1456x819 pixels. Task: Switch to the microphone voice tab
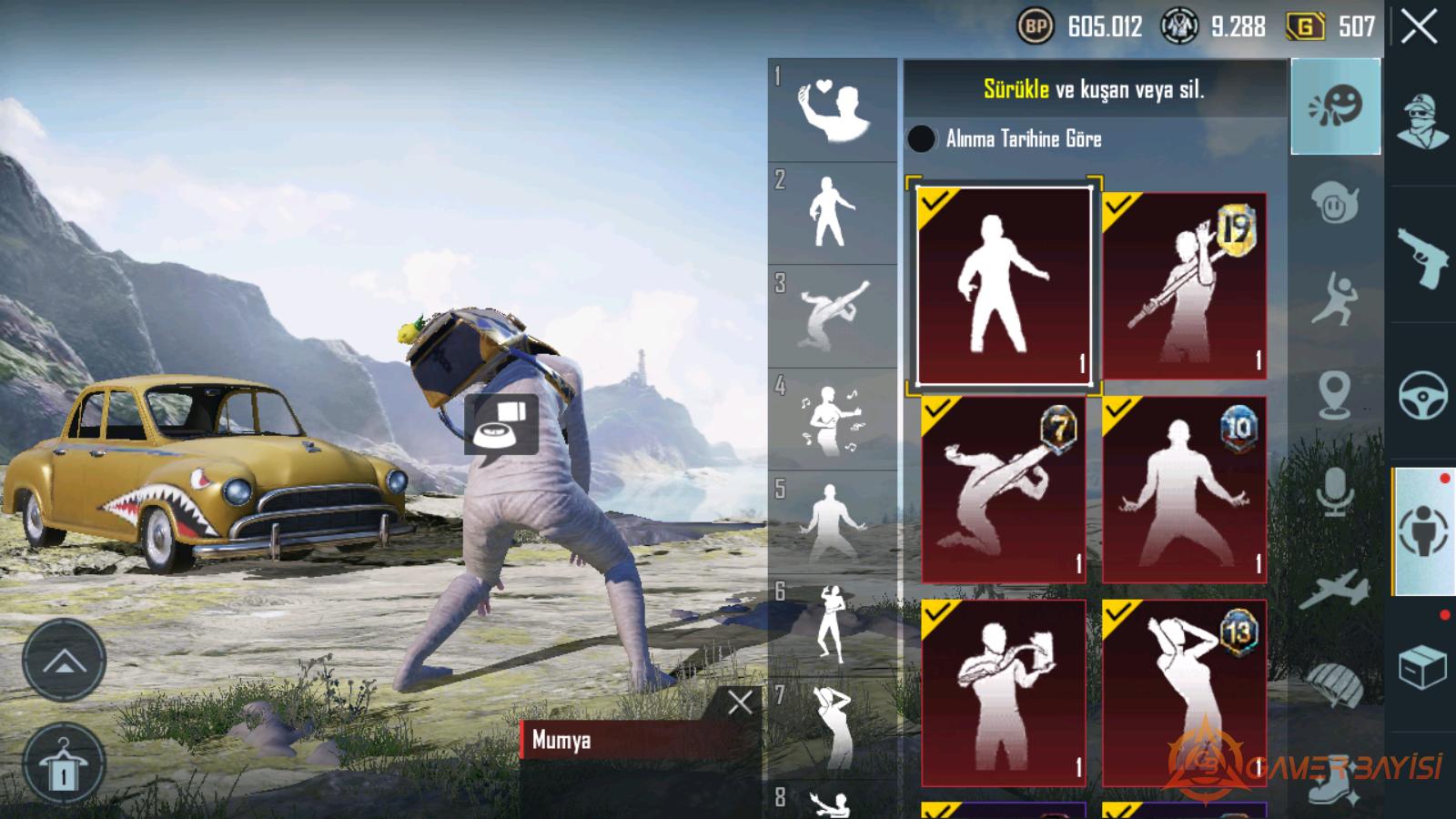tap(1335, 492)
